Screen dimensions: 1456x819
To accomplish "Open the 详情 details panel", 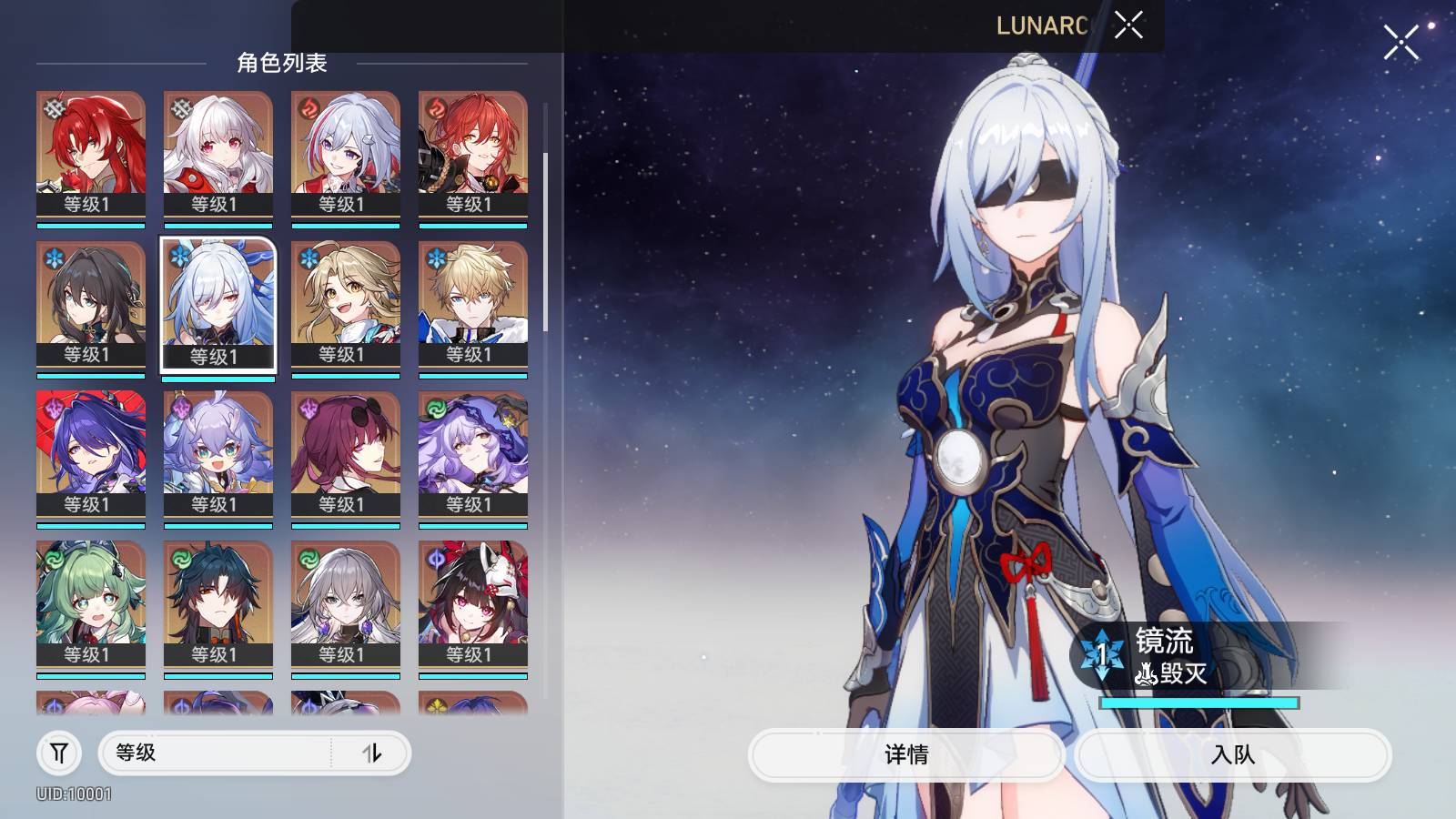I will coord(906,754).
